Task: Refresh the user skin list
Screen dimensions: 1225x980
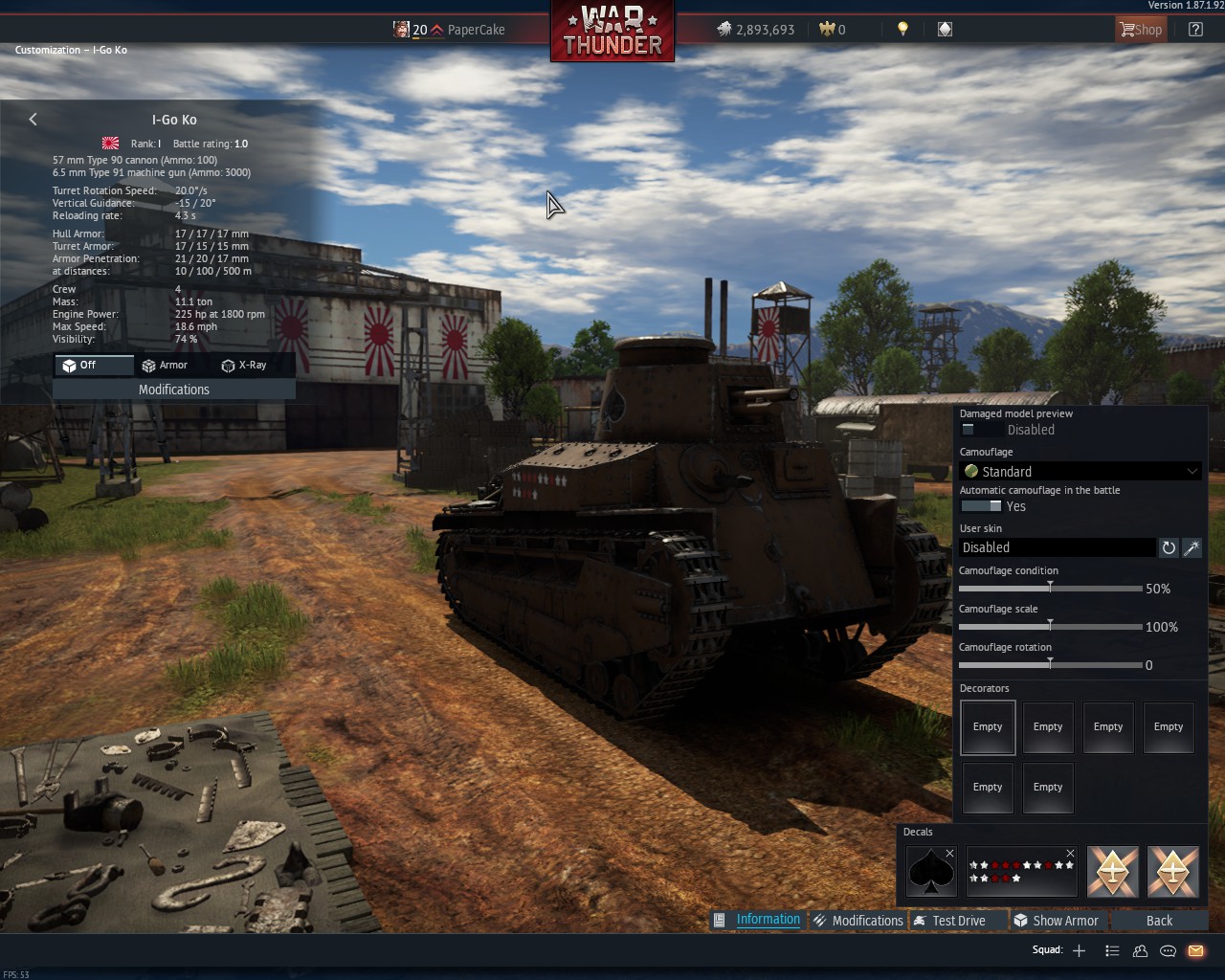Action: (x=1169, y=547)
